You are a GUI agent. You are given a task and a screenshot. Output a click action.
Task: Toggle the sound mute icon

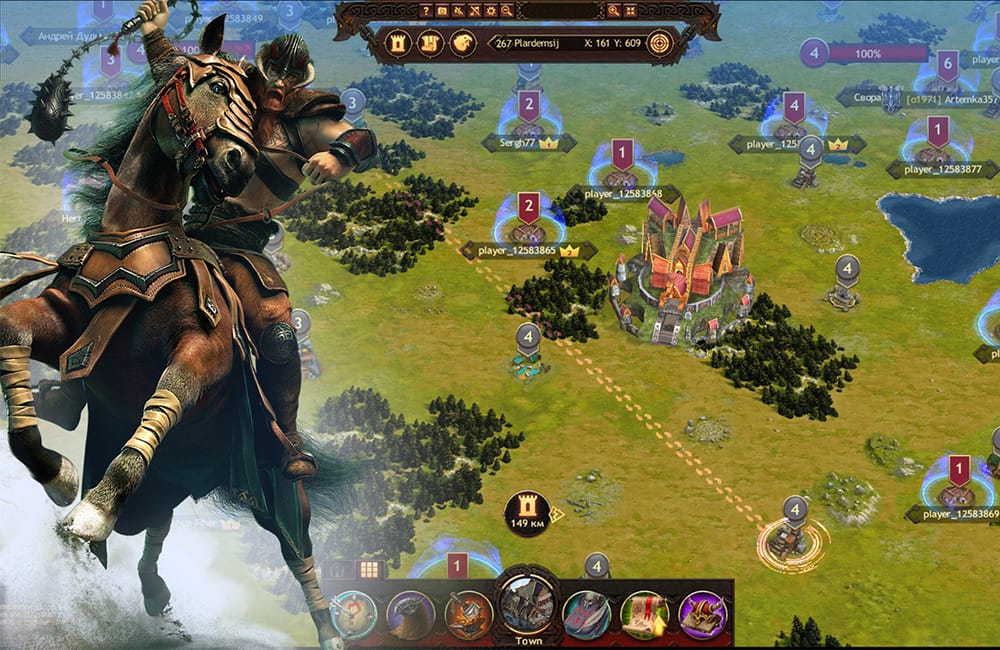459,11
